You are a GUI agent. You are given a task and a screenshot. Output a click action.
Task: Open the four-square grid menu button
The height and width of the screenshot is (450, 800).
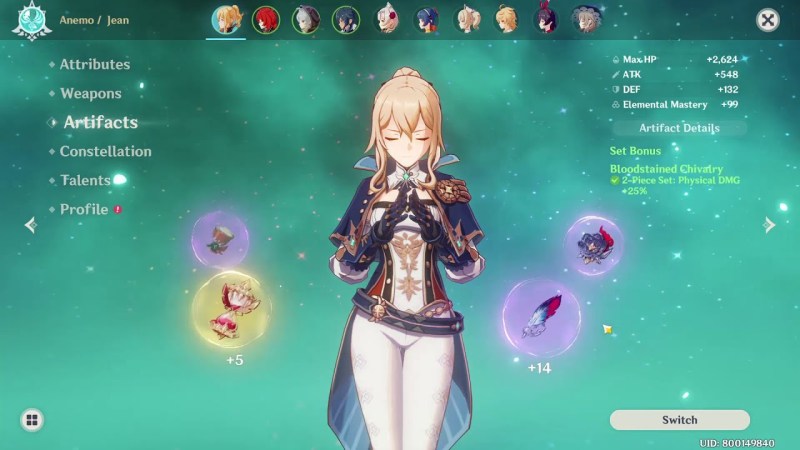click(x=32, y=420)
